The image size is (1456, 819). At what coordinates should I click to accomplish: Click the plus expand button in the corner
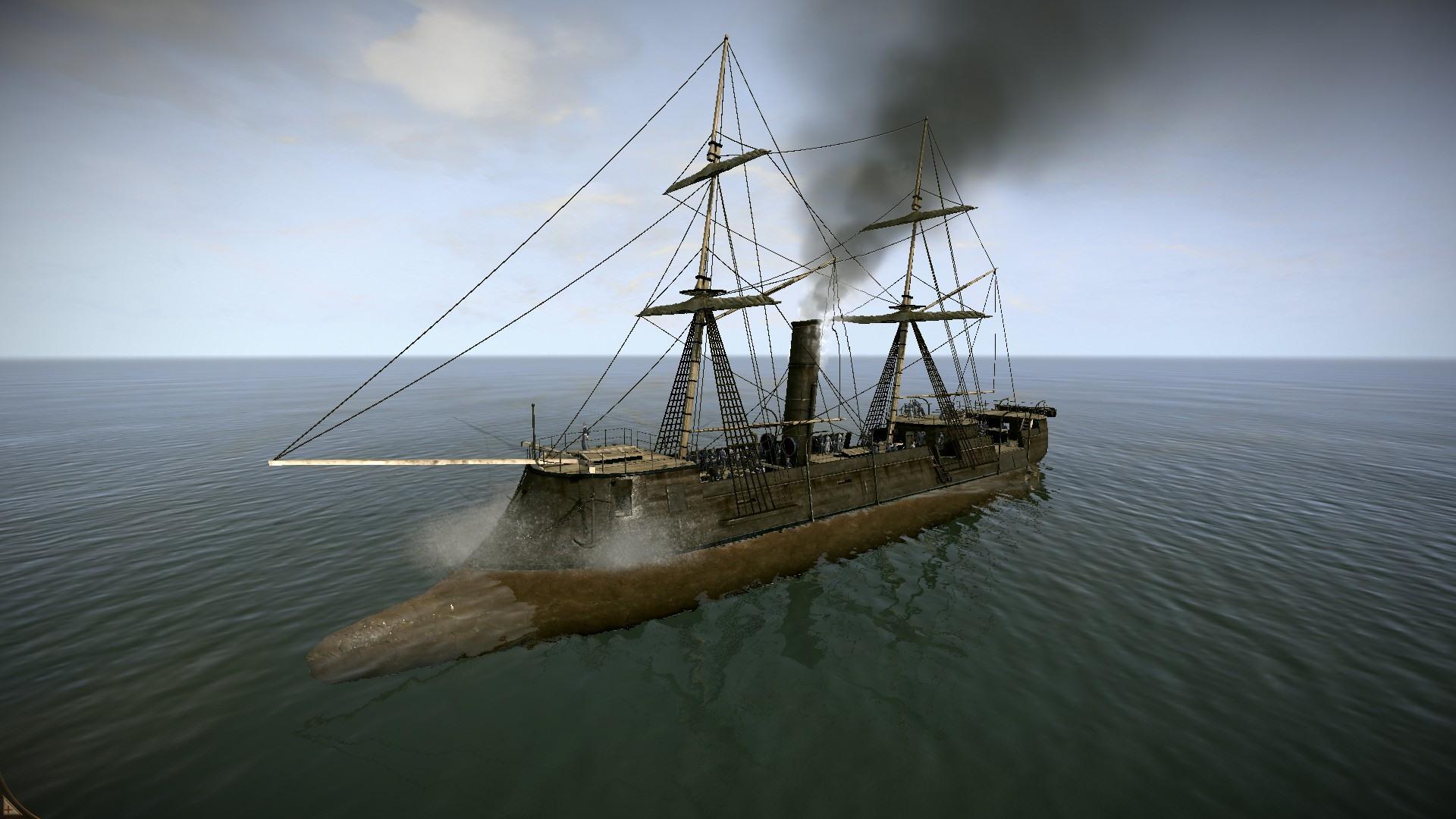8,810
